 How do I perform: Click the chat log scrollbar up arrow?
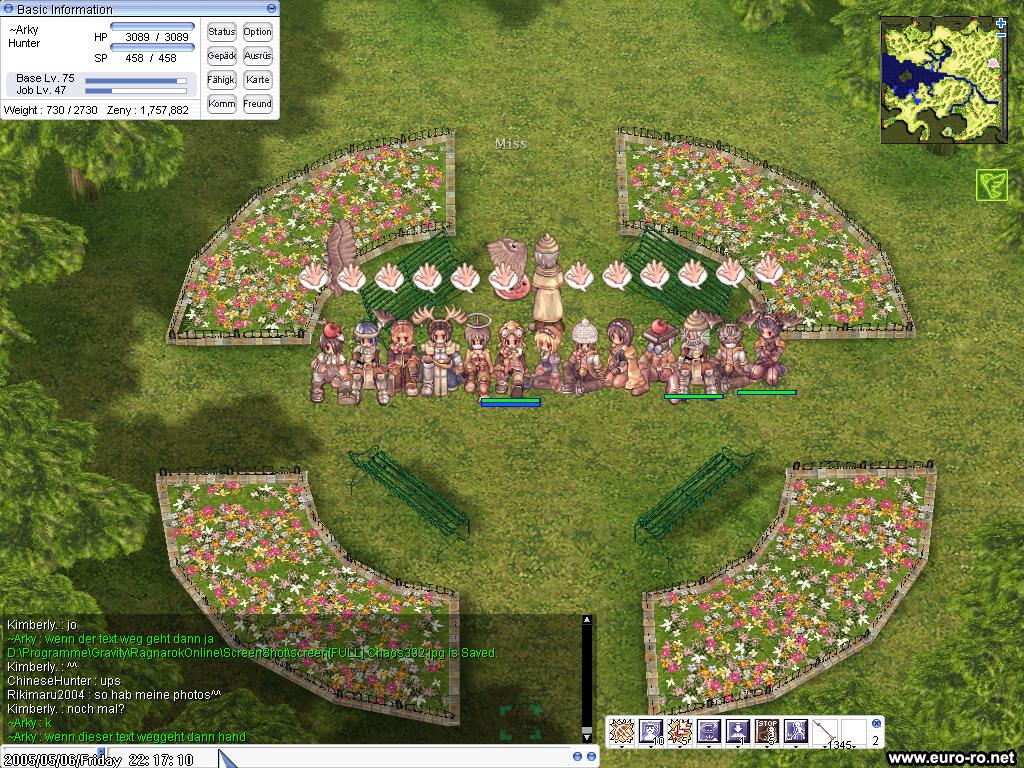[x=587, y=621]
